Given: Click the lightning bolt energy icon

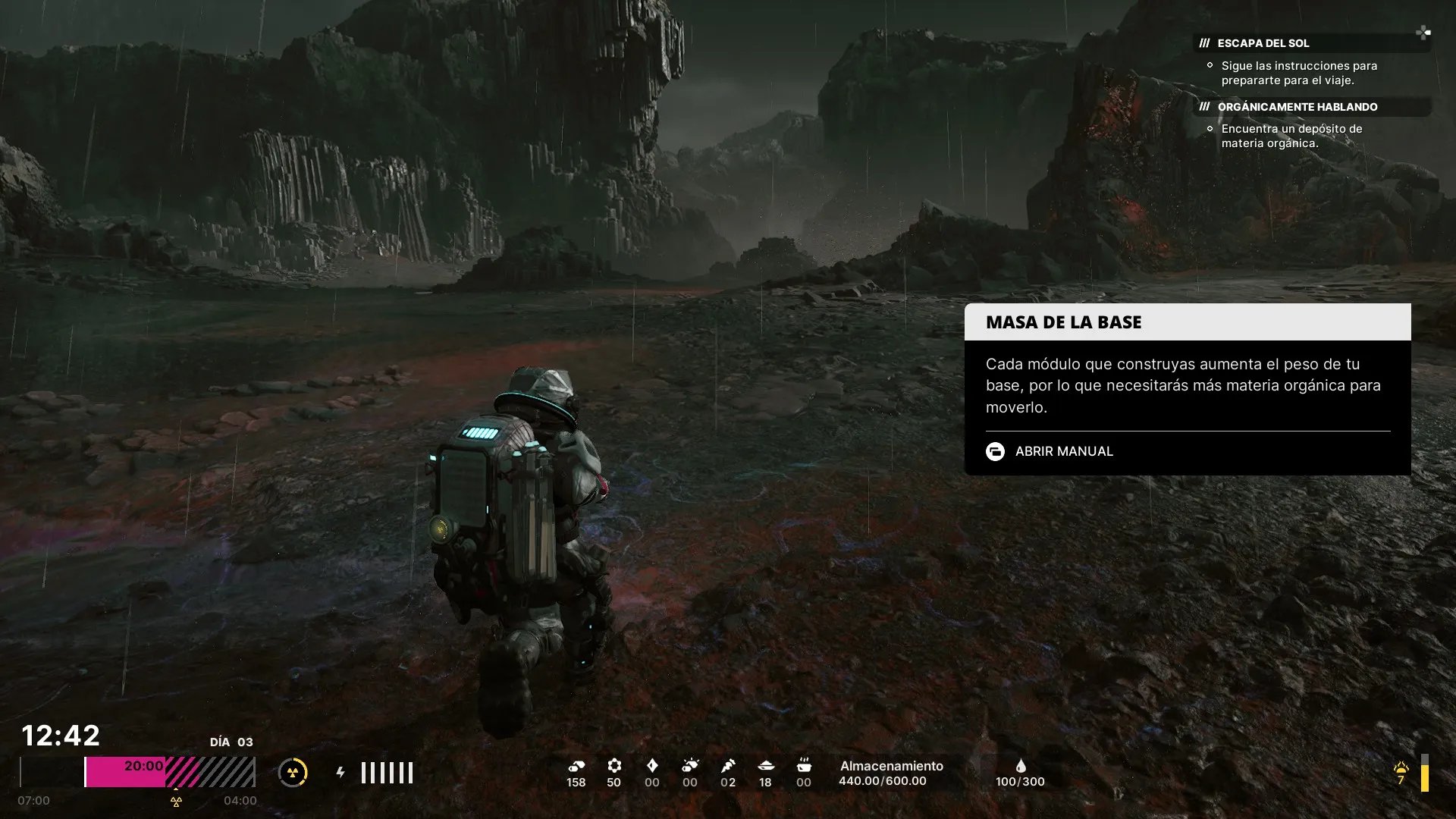Looking at the screenshot, I should click(x=340, y=772).
